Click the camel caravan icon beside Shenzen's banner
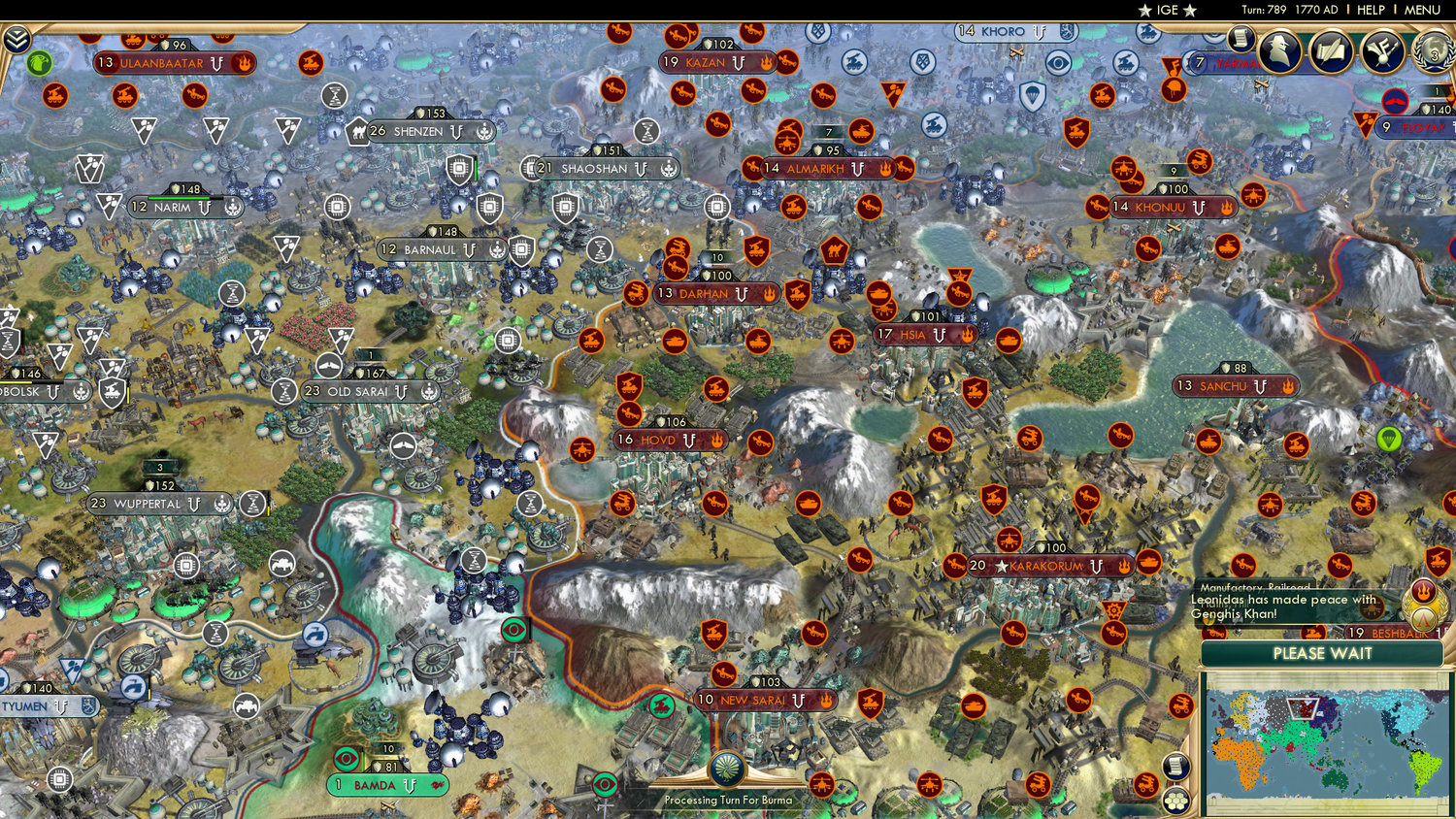This screenshot has height=819, width=1456. 357,131
